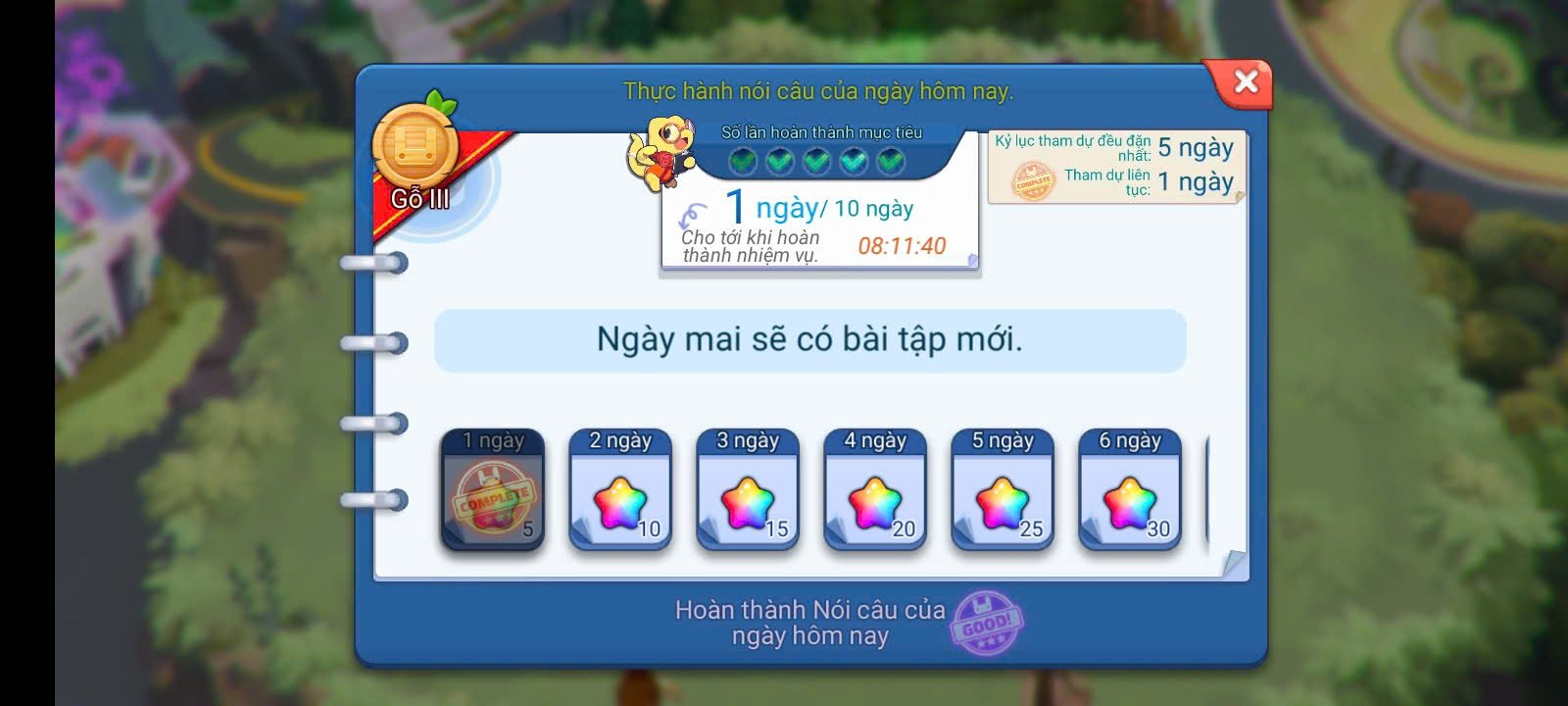Select the completed 1 ngày reward tile
Image resolution: width=1568 pixels, height=706 pixels.
click(x=492, y=489)
